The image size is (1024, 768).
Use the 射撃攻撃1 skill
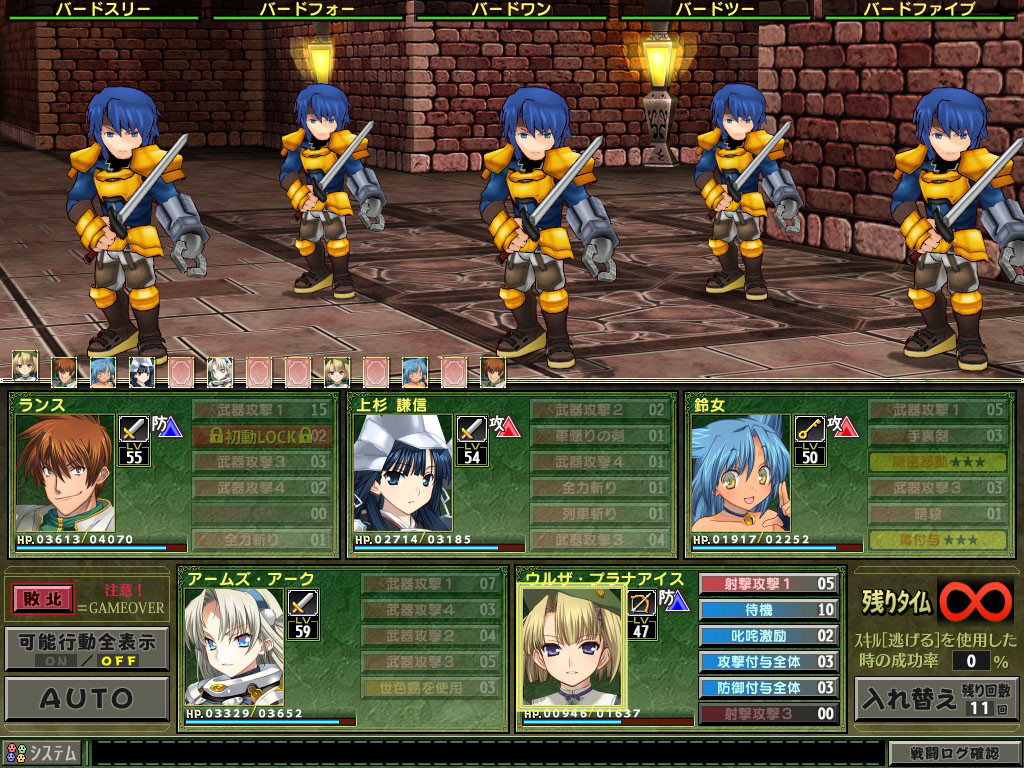point(768,583)
